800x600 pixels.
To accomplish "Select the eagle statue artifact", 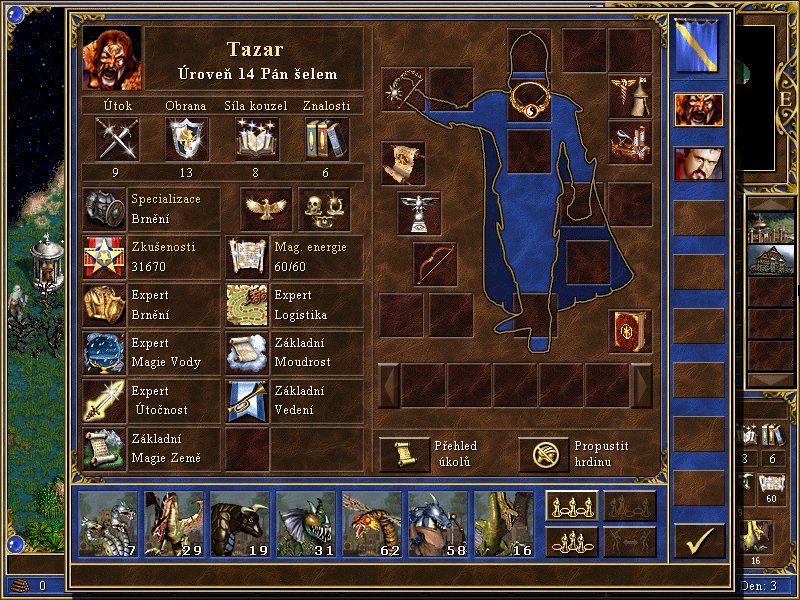I will [x=419, y=211].
